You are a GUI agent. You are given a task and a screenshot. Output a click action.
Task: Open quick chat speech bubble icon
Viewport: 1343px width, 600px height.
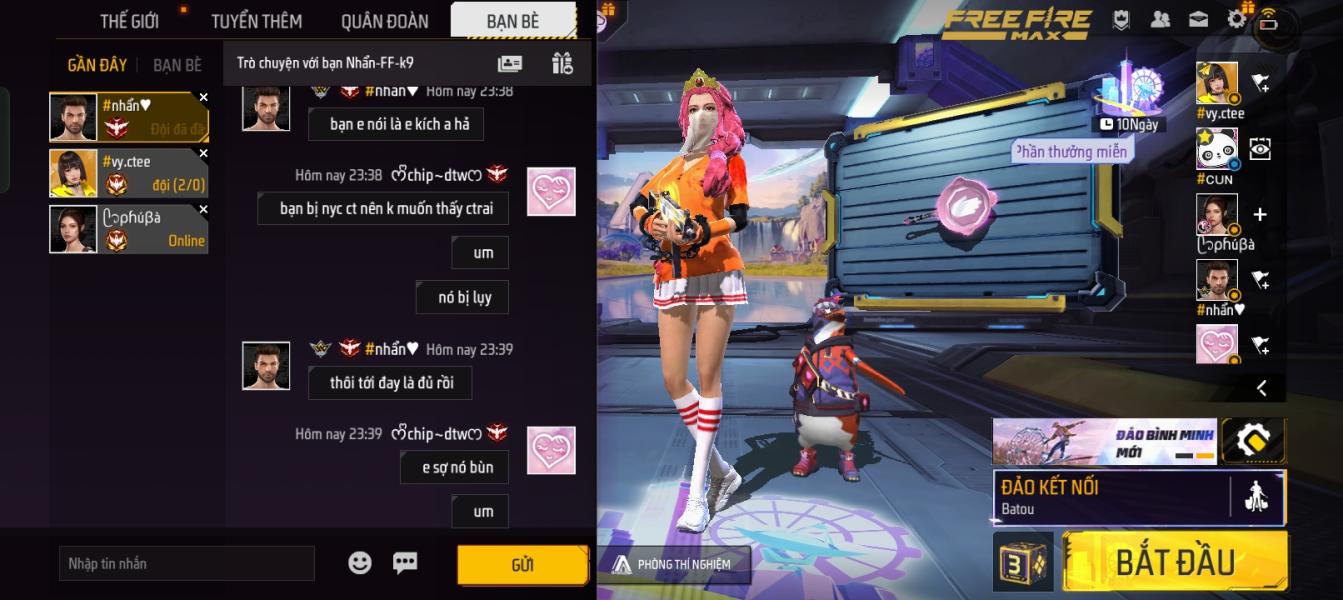pyautogui.click(x=405, y=563)
